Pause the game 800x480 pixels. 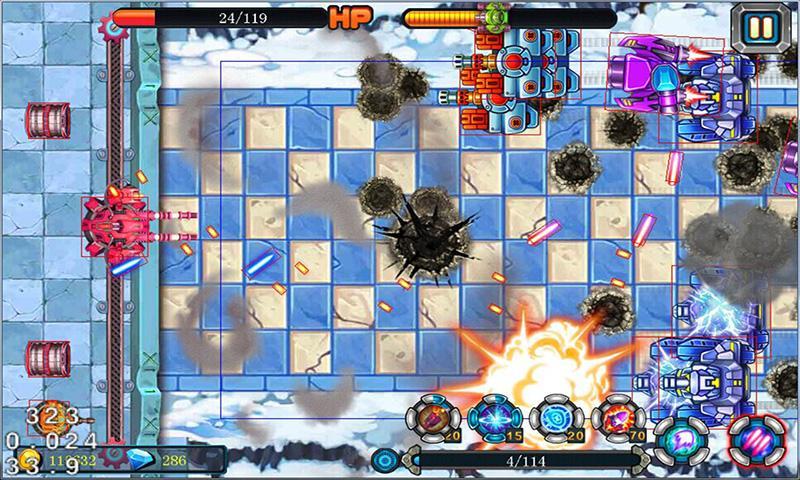[x=760, y=27]
